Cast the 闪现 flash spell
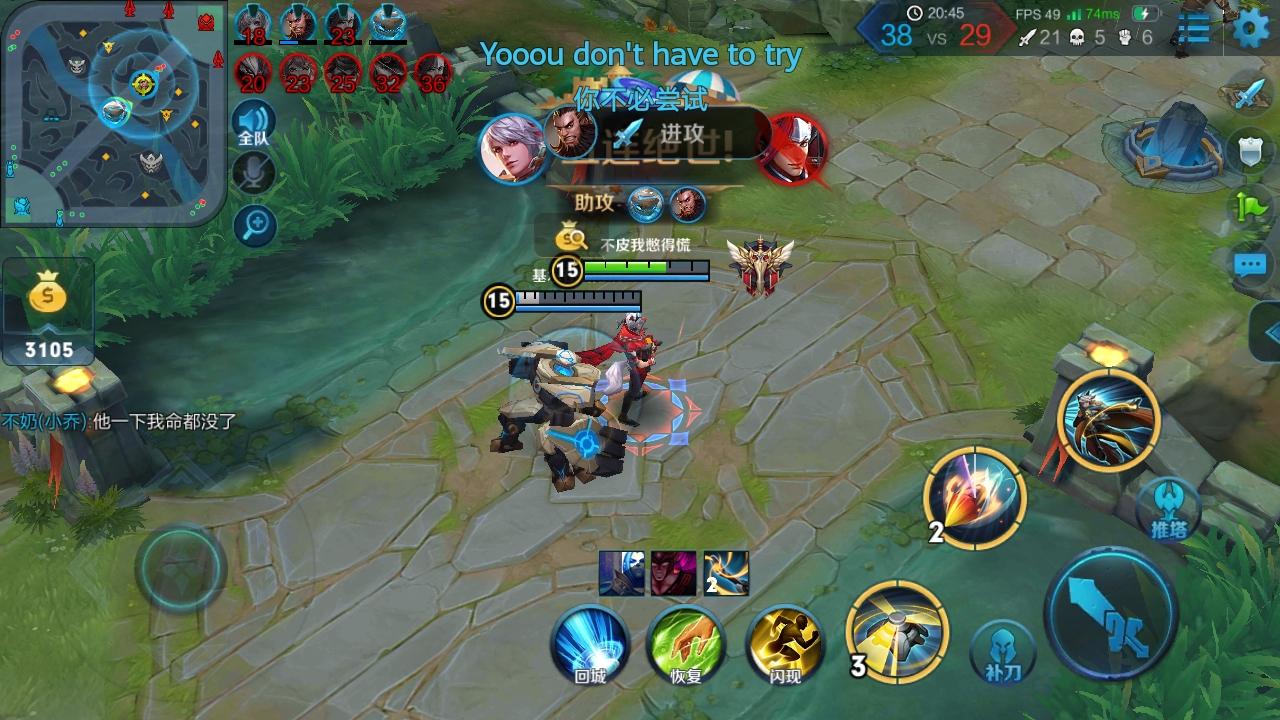The width and height of the screenshot is (1280, 720). pos(785,645)
